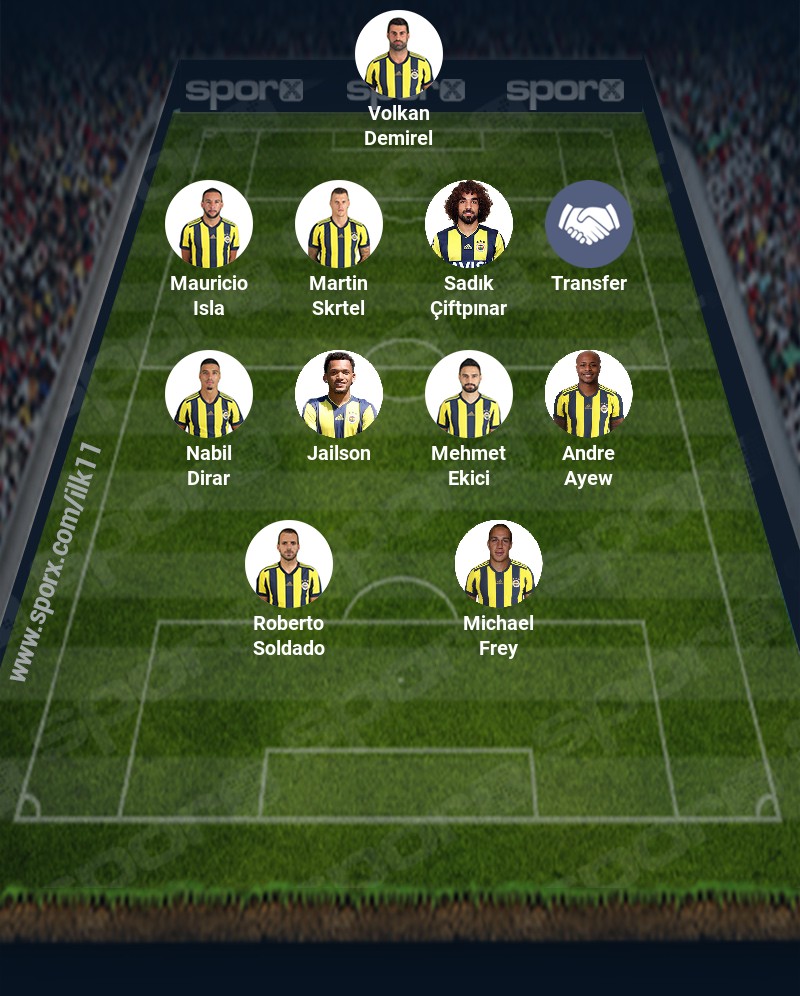Select goalkeeper Volkan Demirel

(398, 55)
